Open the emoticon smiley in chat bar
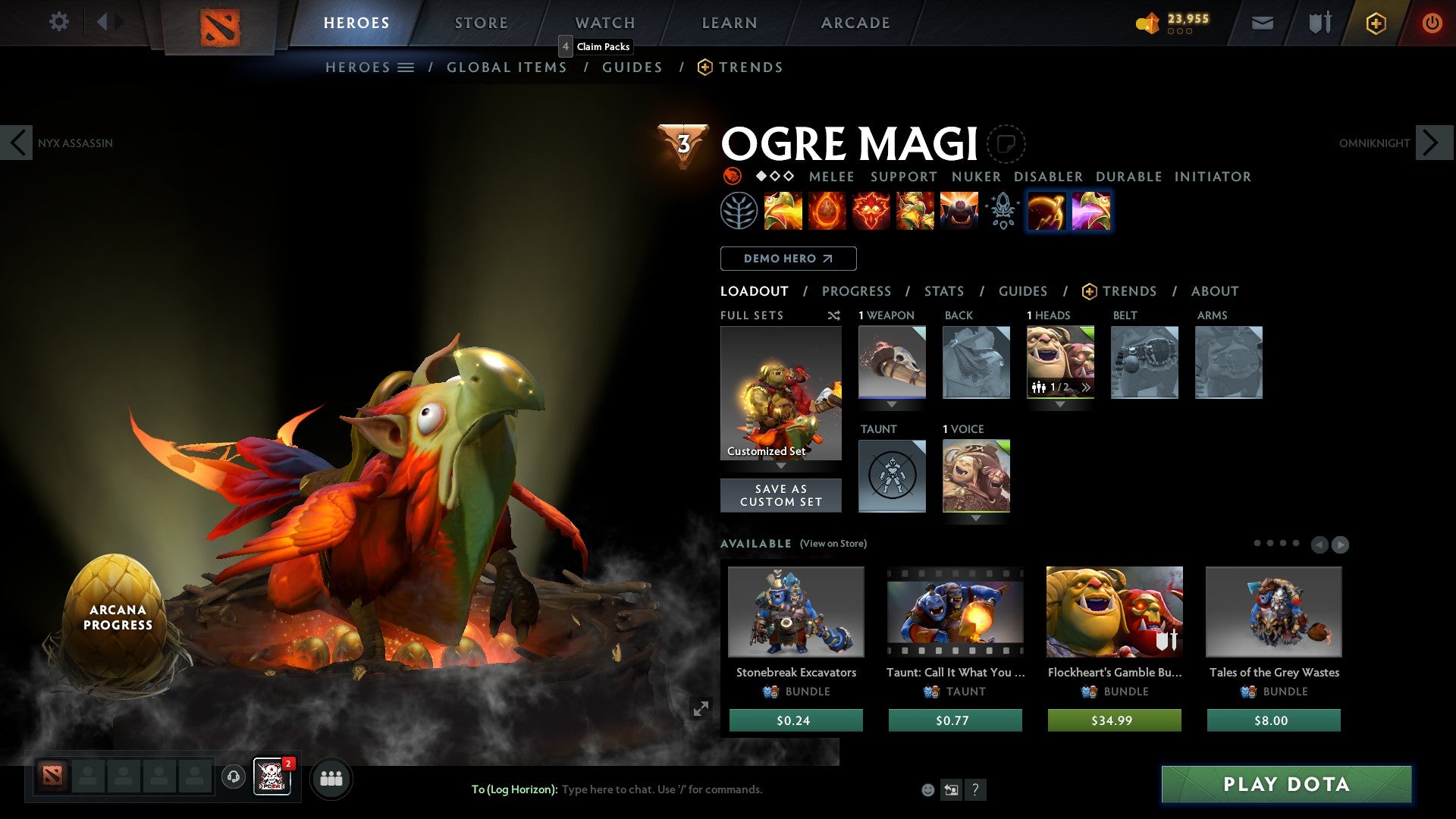Screen dimensions: 1456x819 927,789
